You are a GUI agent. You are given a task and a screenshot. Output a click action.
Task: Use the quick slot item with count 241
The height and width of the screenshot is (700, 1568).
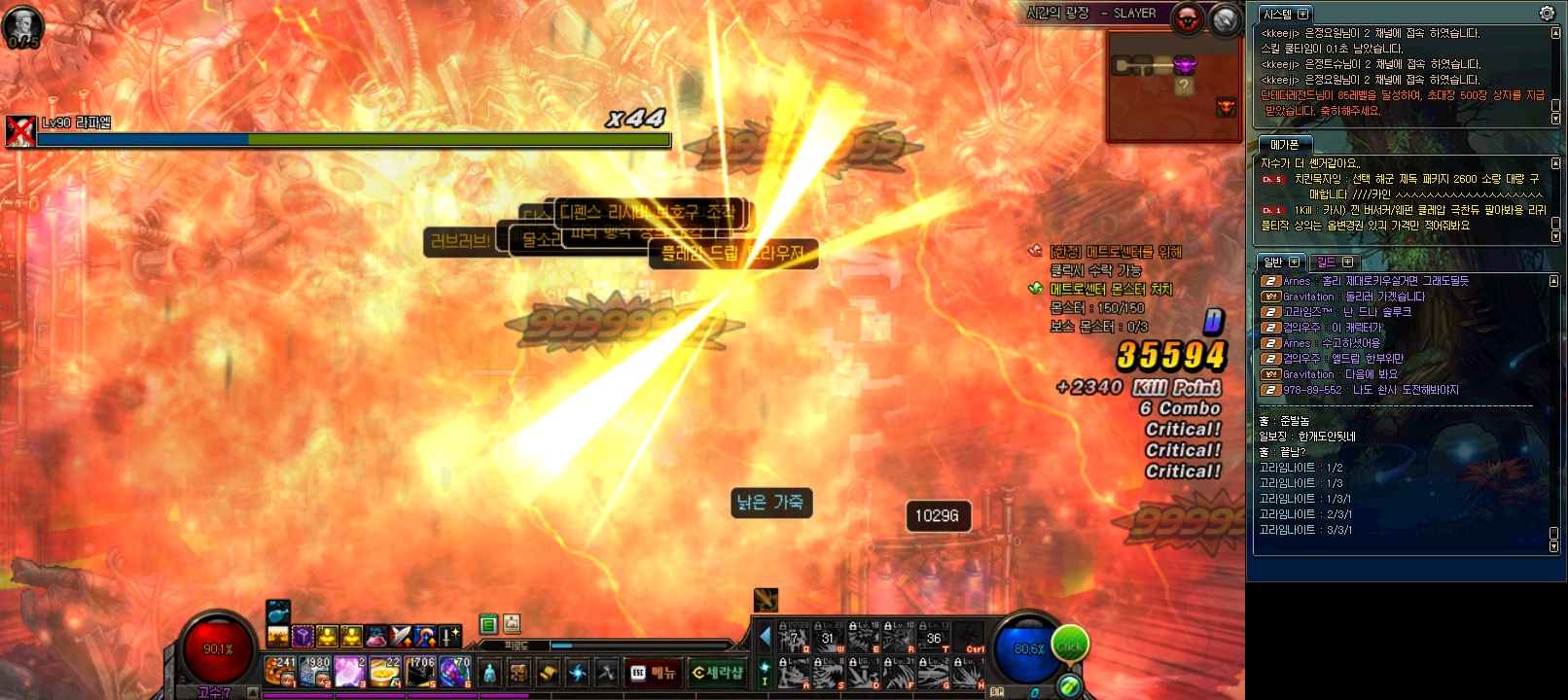click(280, 672)
